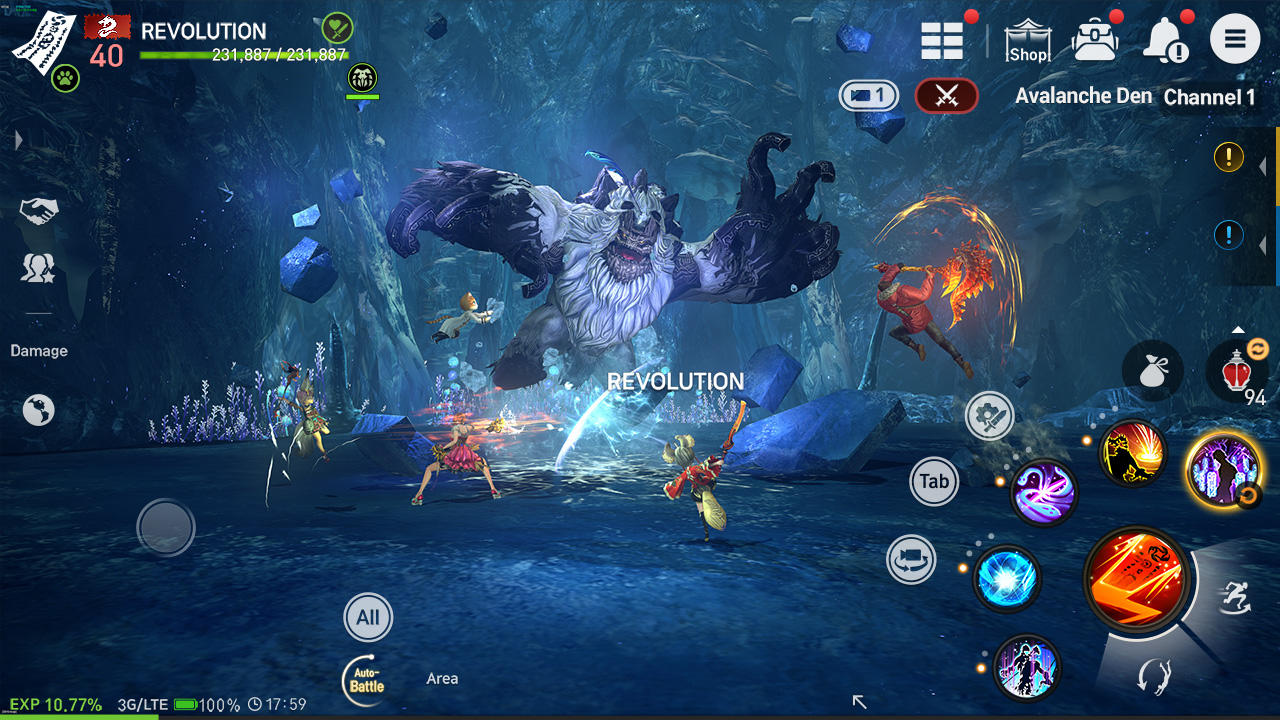Open the globe world icon
The width and height of the screenshot is (1280, 720).
pyautogui.click(x=38, y=410)
